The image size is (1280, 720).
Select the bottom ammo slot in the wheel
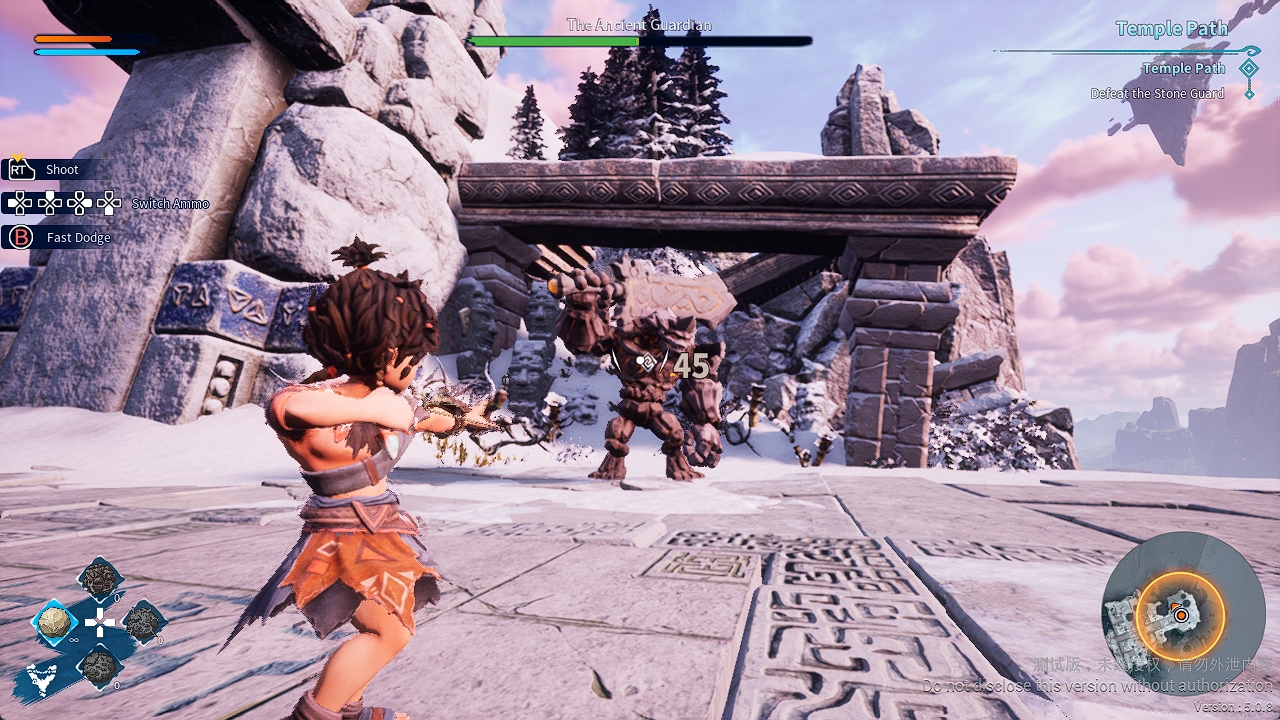click(x=100, y=666)
